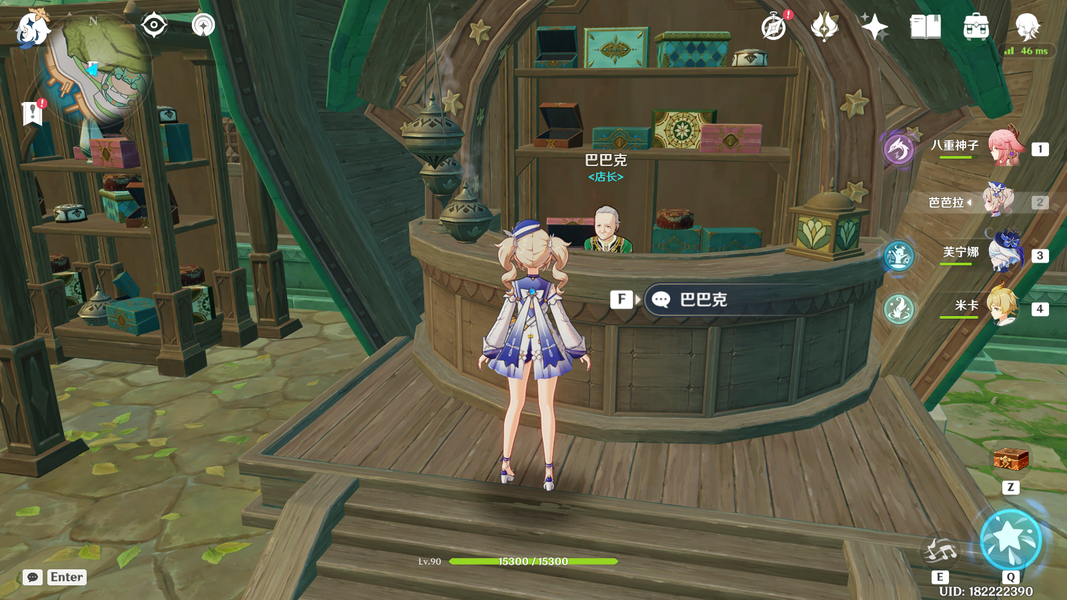Open the adventurer handbook book icon
The height and width of the screenshot is (600, 1067).
click(x=925, y=27)
